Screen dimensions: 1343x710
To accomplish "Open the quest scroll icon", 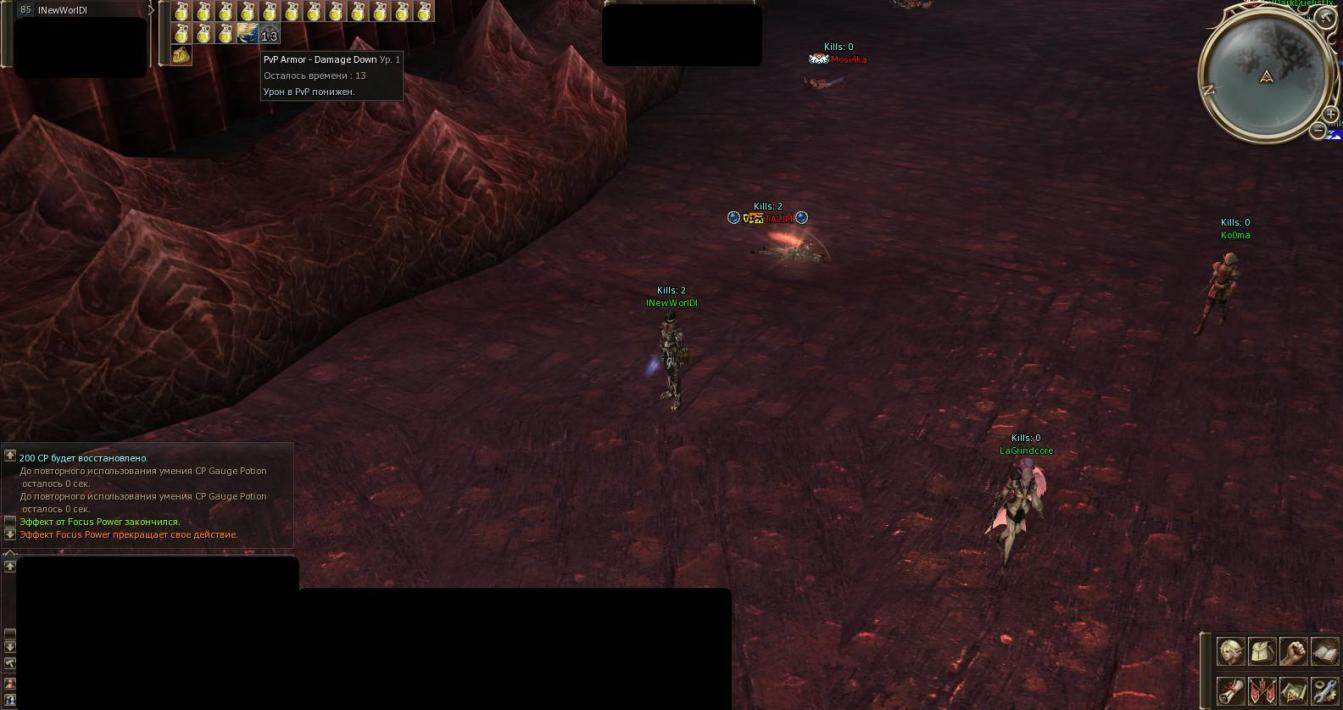I will (x=1231, y=690).
